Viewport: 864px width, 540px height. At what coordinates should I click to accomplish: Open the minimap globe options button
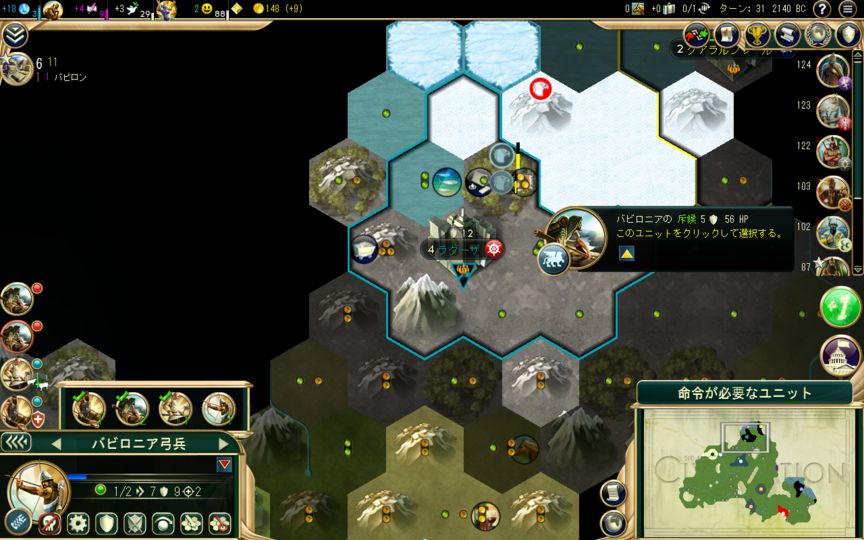pyautogui.click(x=611, y=521)
